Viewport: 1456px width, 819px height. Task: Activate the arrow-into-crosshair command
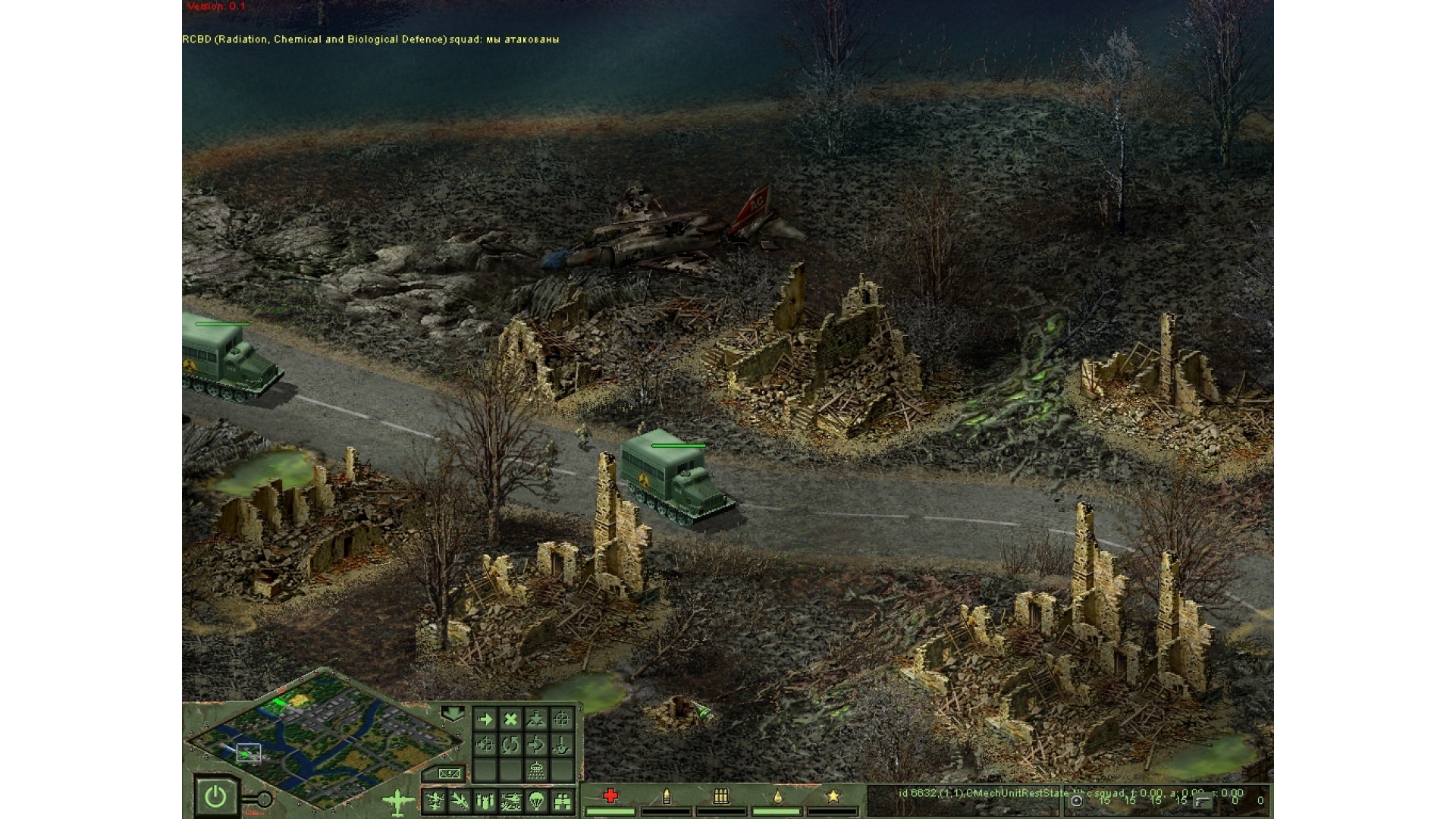tap(485, 745)
